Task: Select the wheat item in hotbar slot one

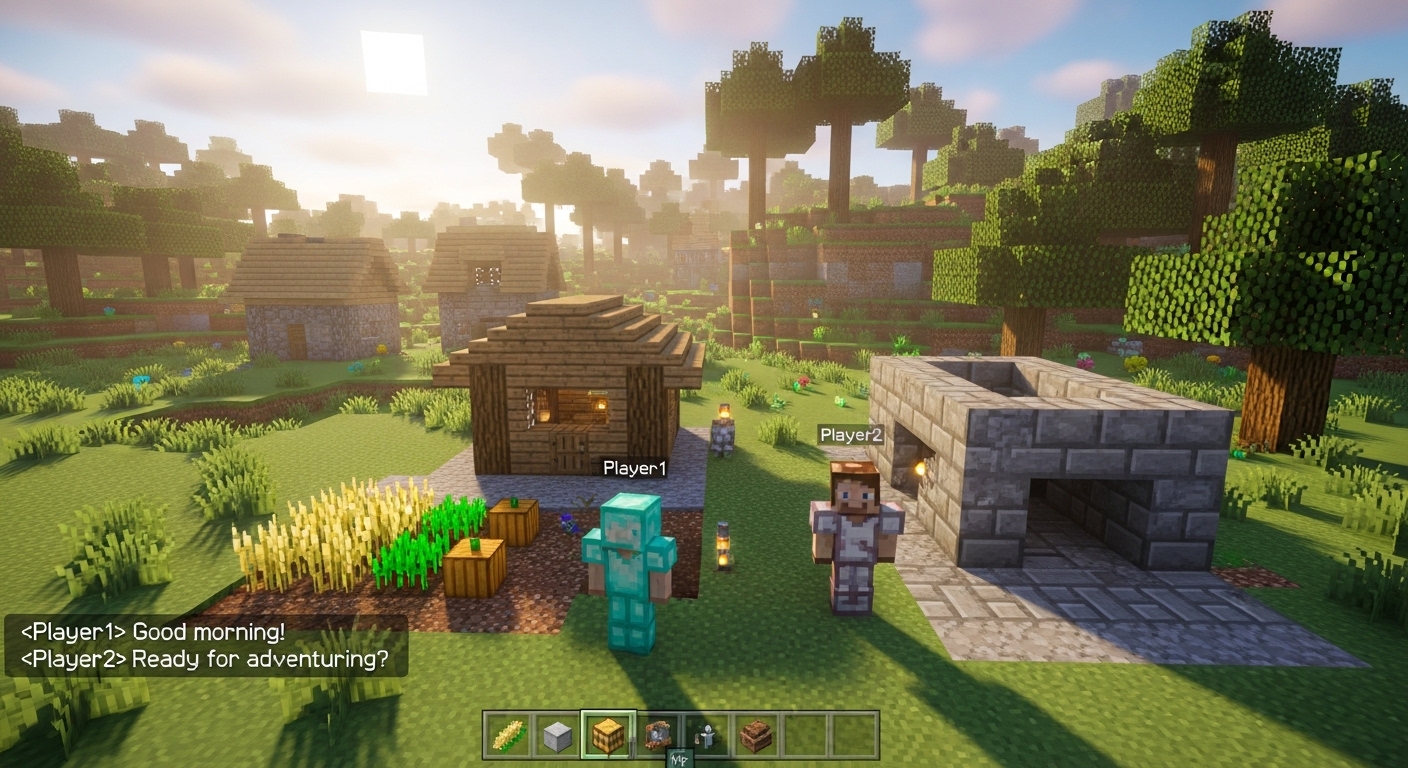Action: 509,733
